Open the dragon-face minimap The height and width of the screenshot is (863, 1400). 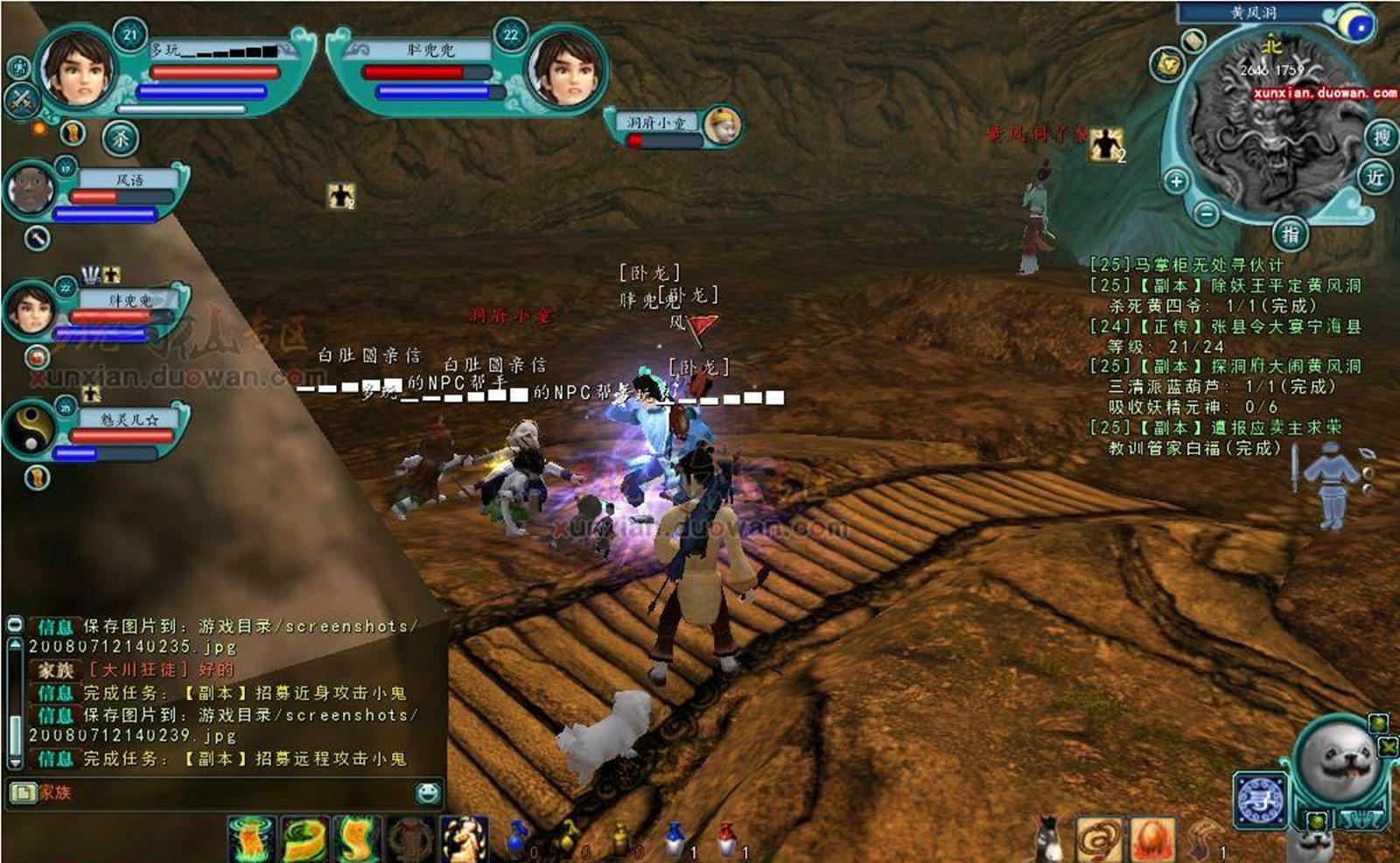point(1269,131)
